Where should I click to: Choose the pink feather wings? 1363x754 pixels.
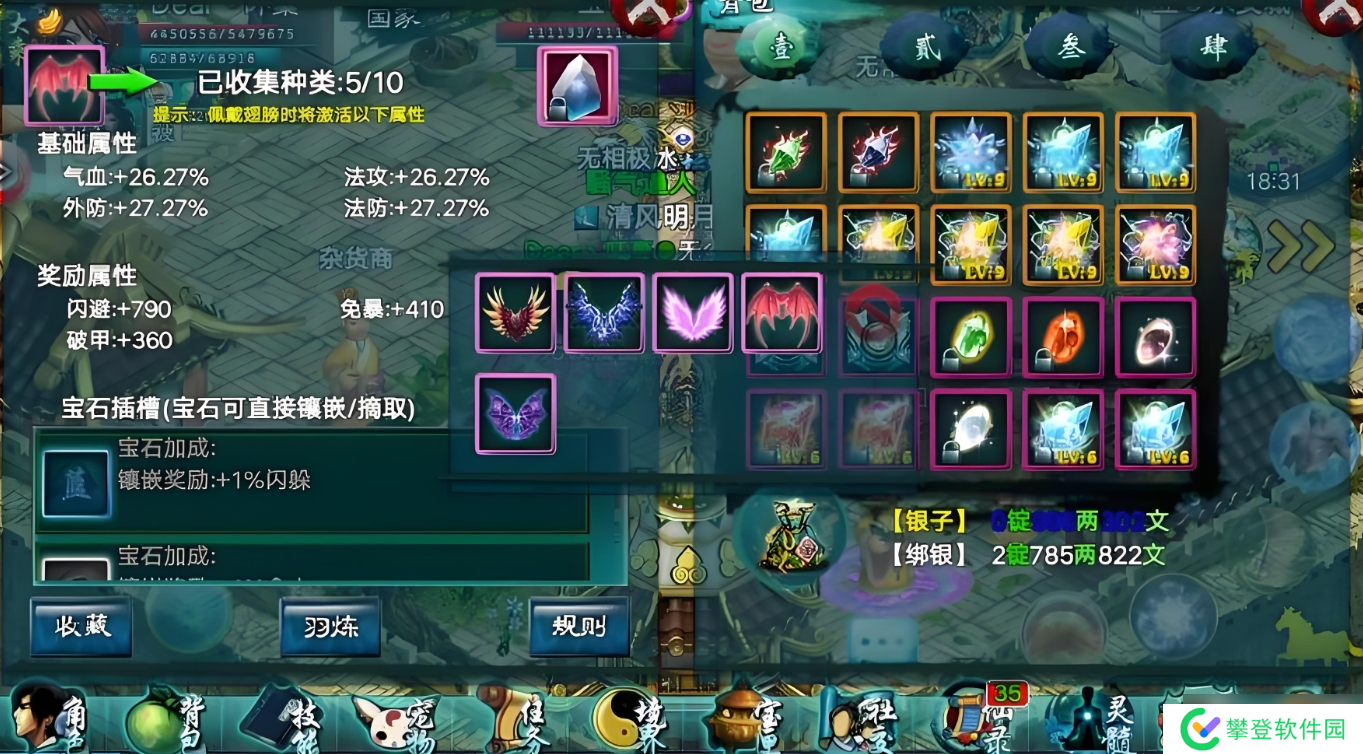pos(693,313)
